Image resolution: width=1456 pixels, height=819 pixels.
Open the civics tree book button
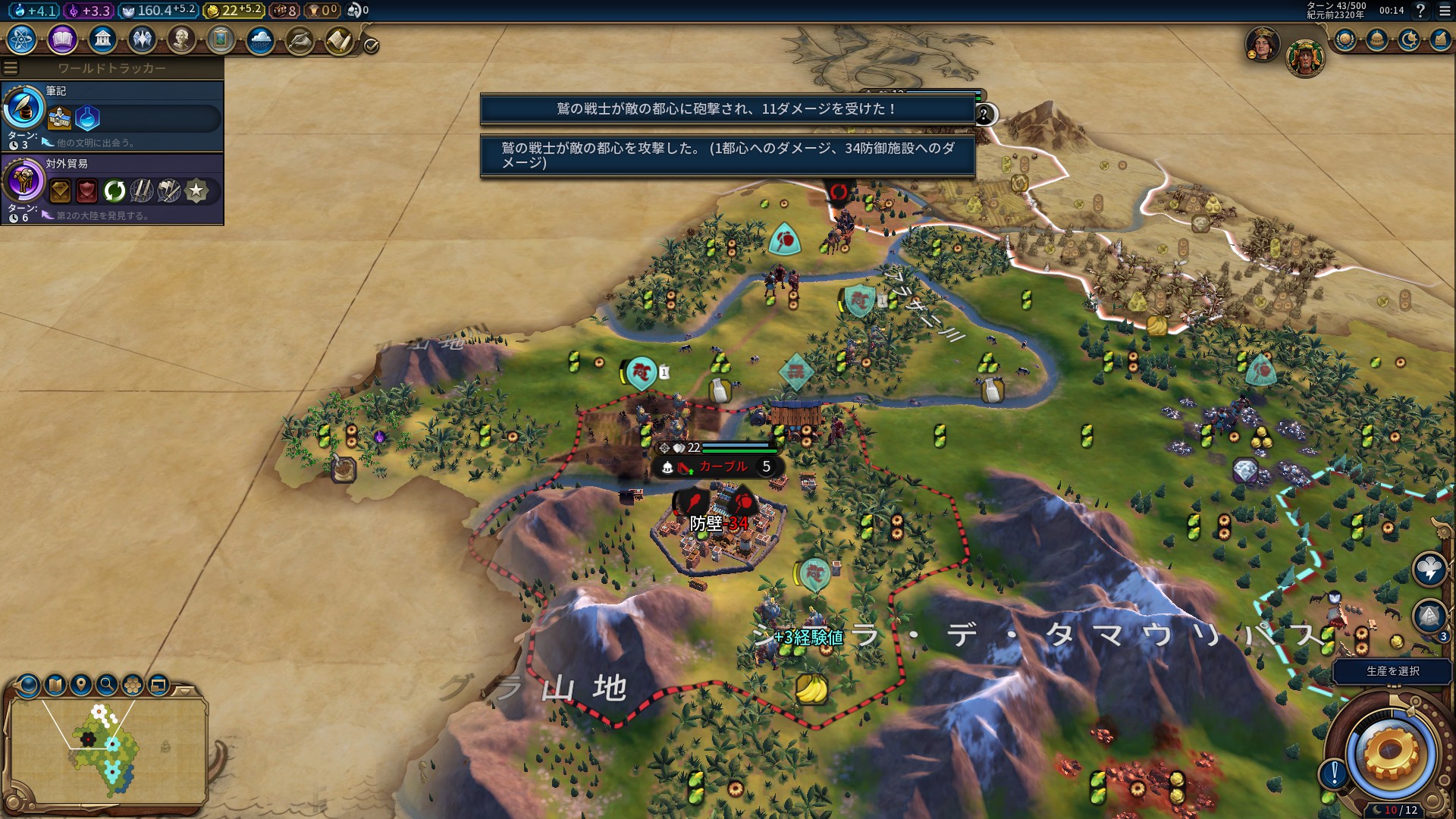[x=62, y=39]
